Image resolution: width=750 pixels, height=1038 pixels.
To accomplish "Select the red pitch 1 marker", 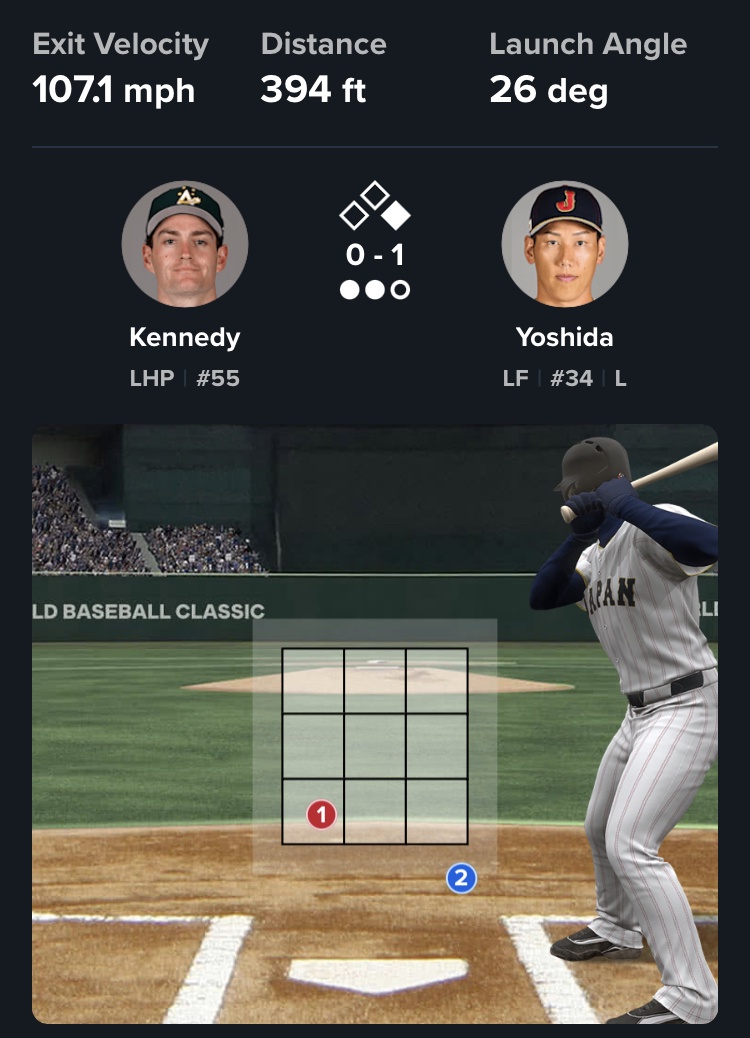I will click(321, 815).
